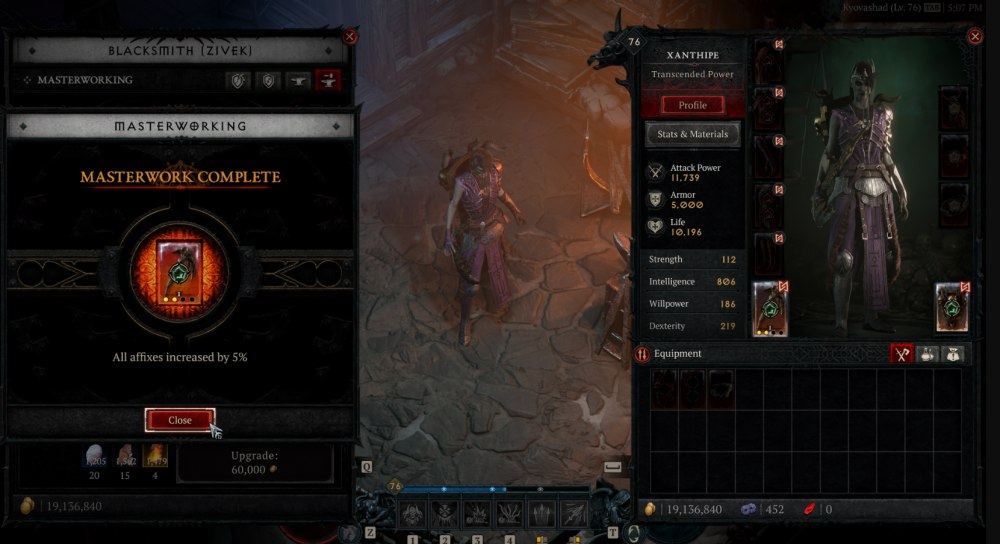
Task: Click the Equipment sort icon beside the label
Action: pos(642,354)
